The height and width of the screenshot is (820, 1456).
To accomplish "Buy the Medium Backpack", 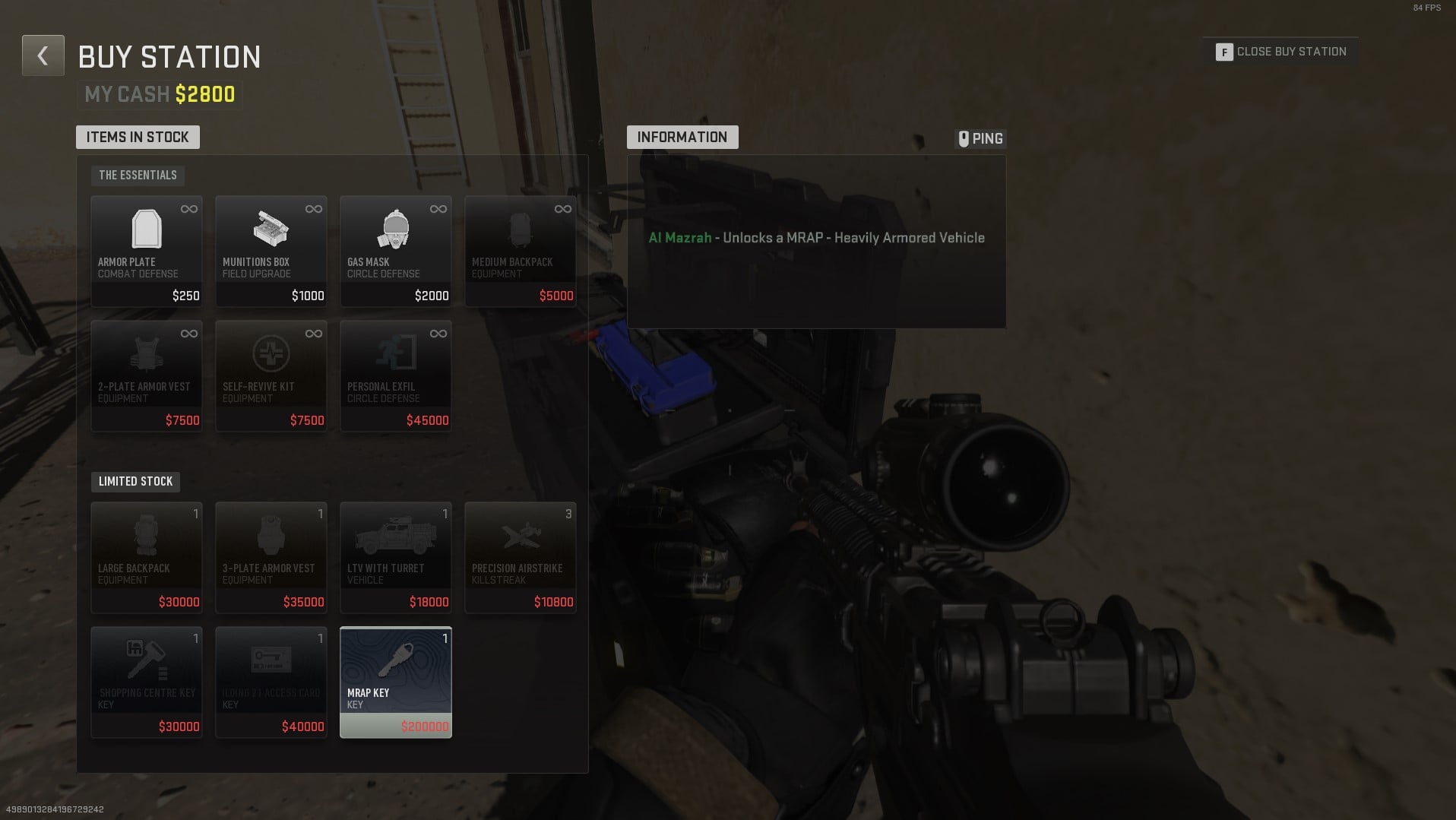I will [520, 251].
